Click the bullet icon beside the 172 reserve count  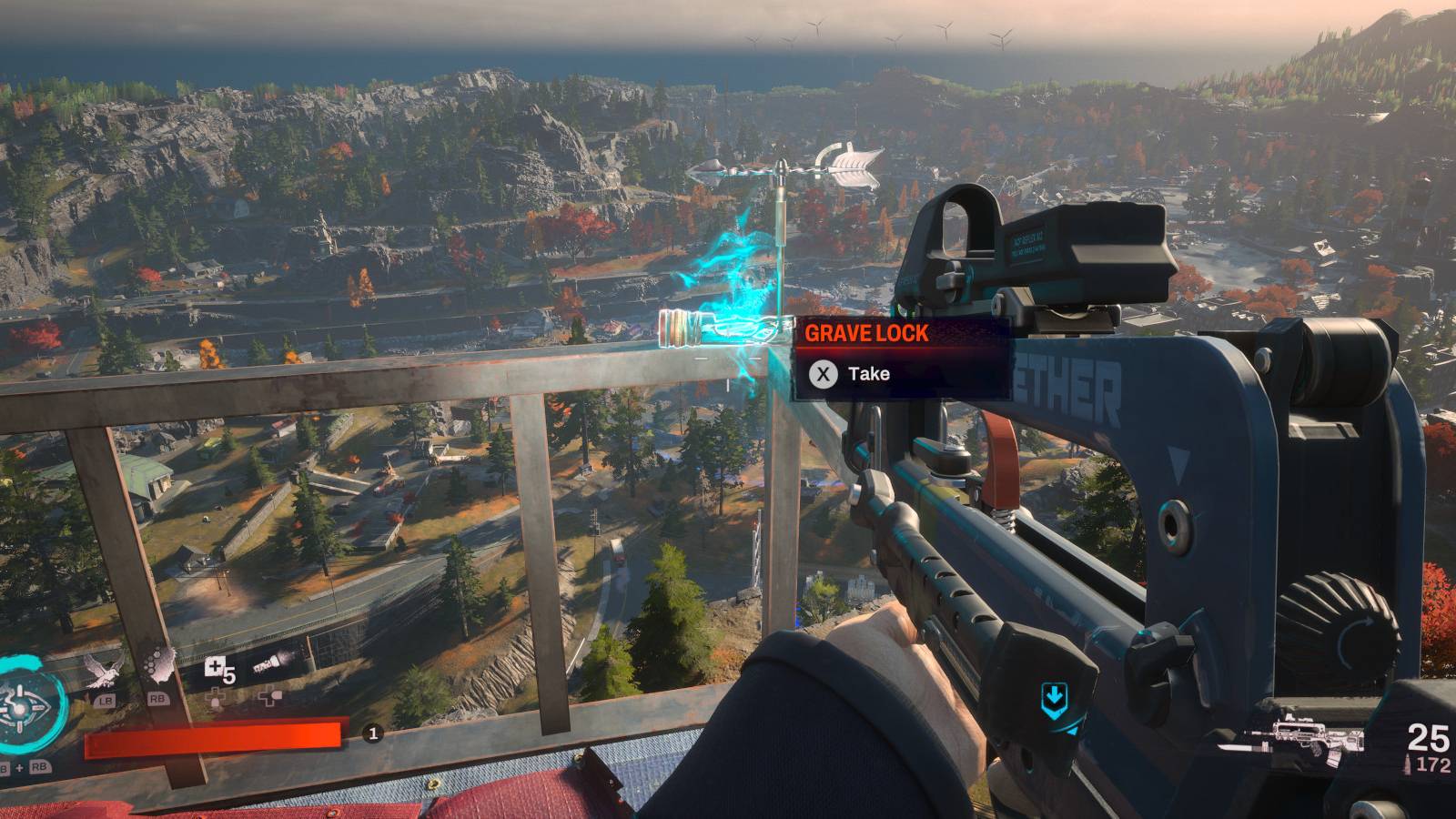click(x=1408, y=763)
